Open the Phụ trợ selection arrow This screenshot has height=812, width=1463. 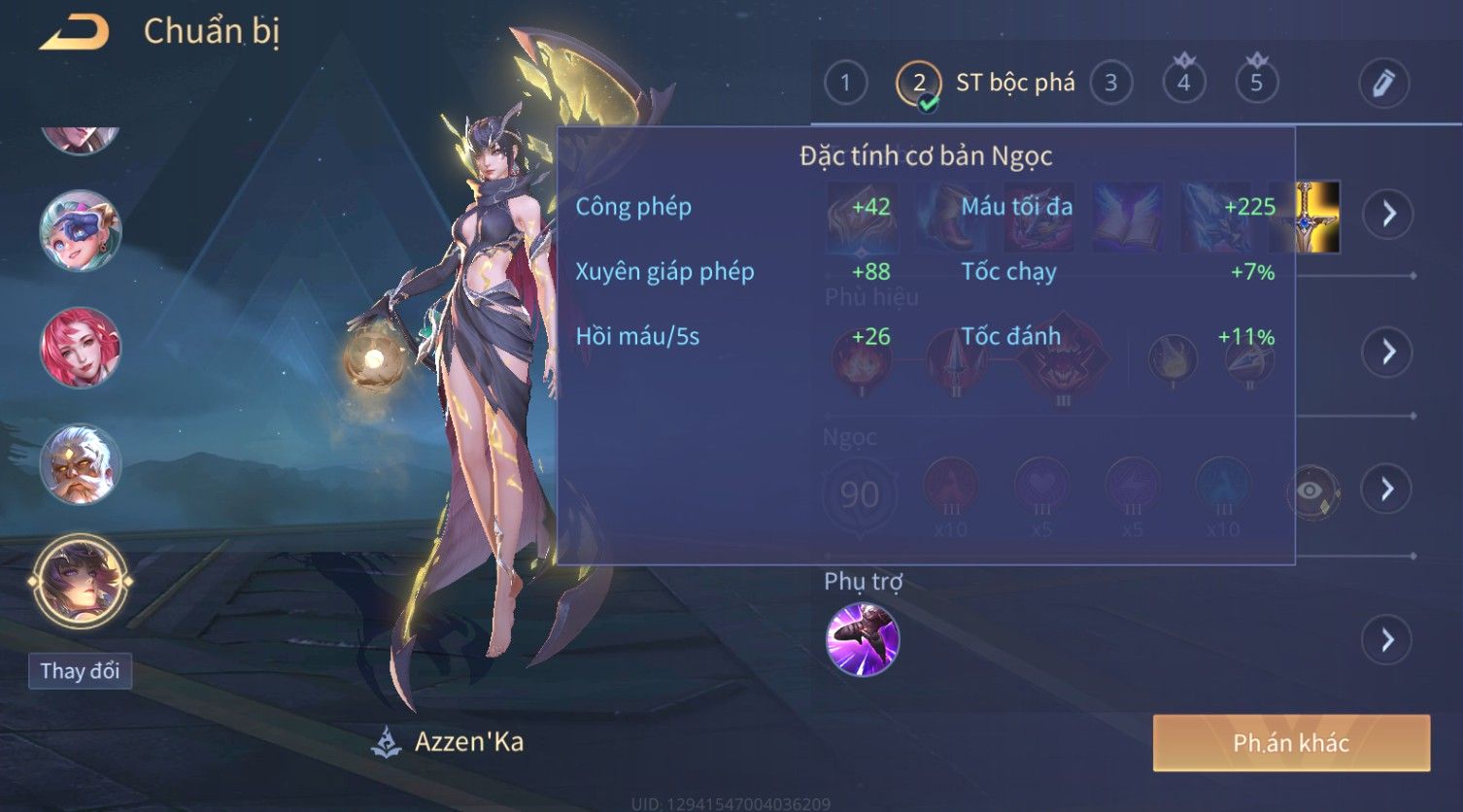tap(1386, 640)
